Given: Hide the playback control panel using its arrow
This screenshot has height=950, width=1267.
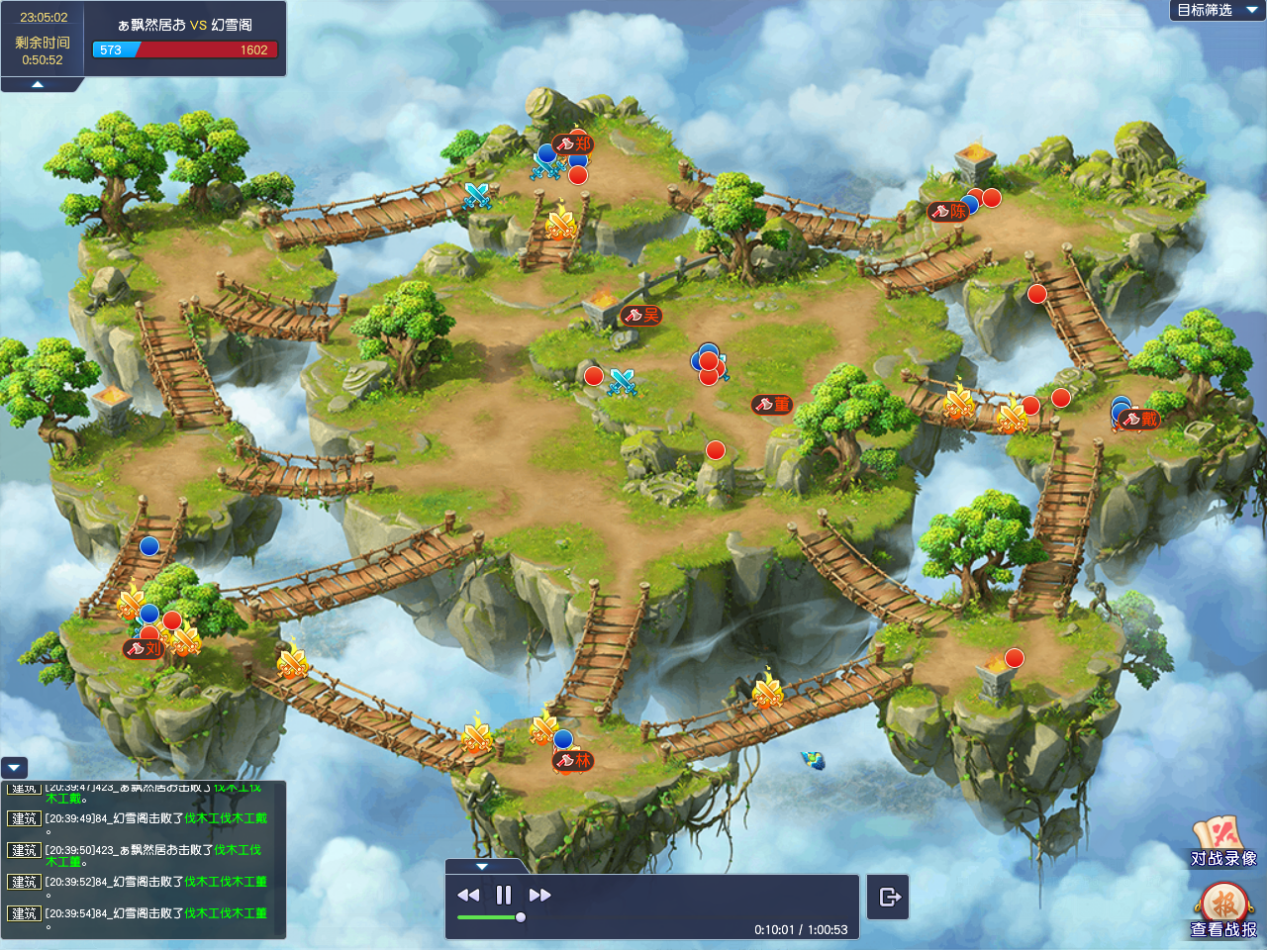Looking at the screenshot, I should (481, 866).
